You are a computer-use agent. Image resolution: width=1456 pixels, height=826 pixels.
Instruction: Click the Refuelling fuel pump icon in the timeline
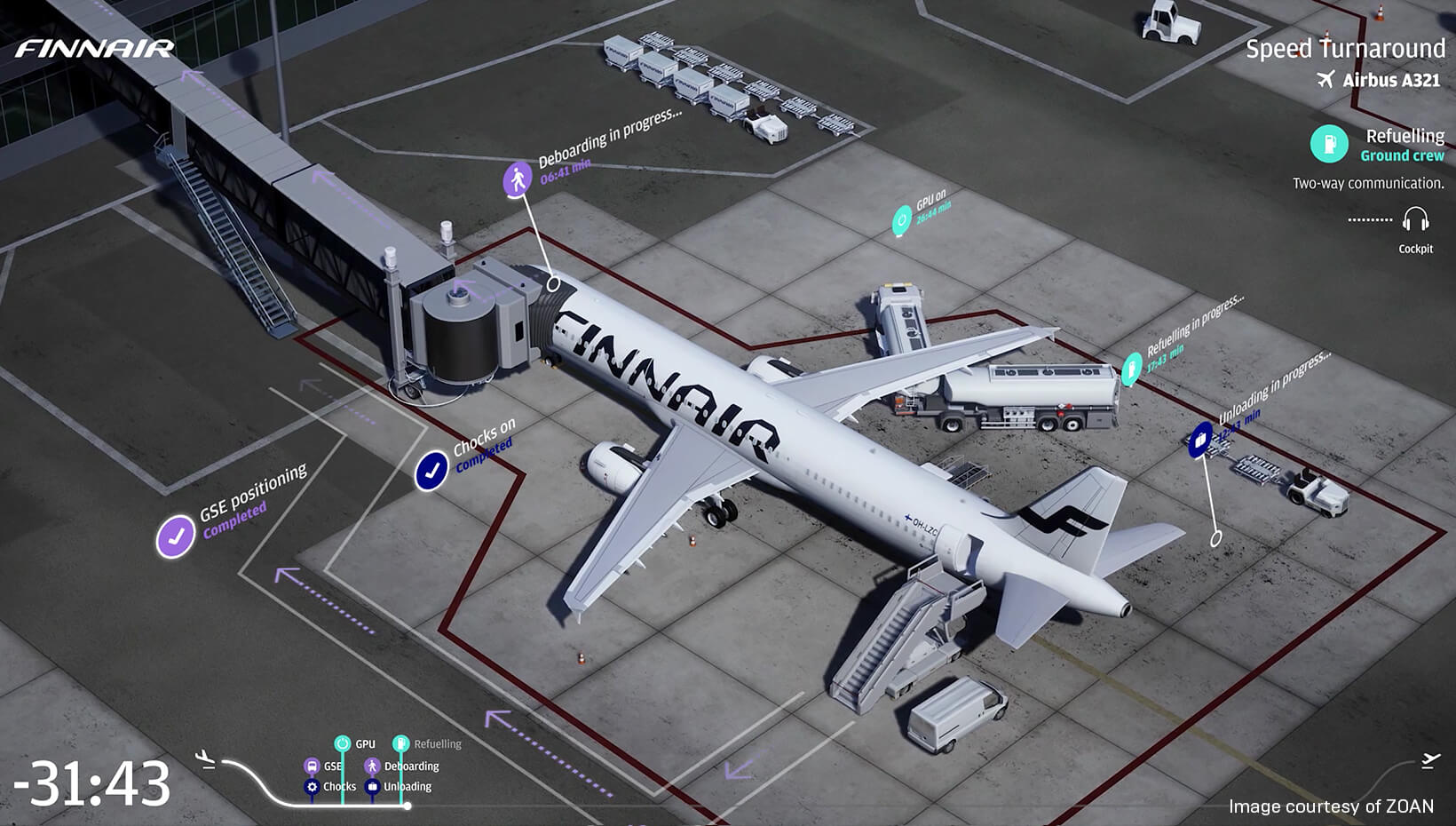pyautogui.click(x=401, y=743)
